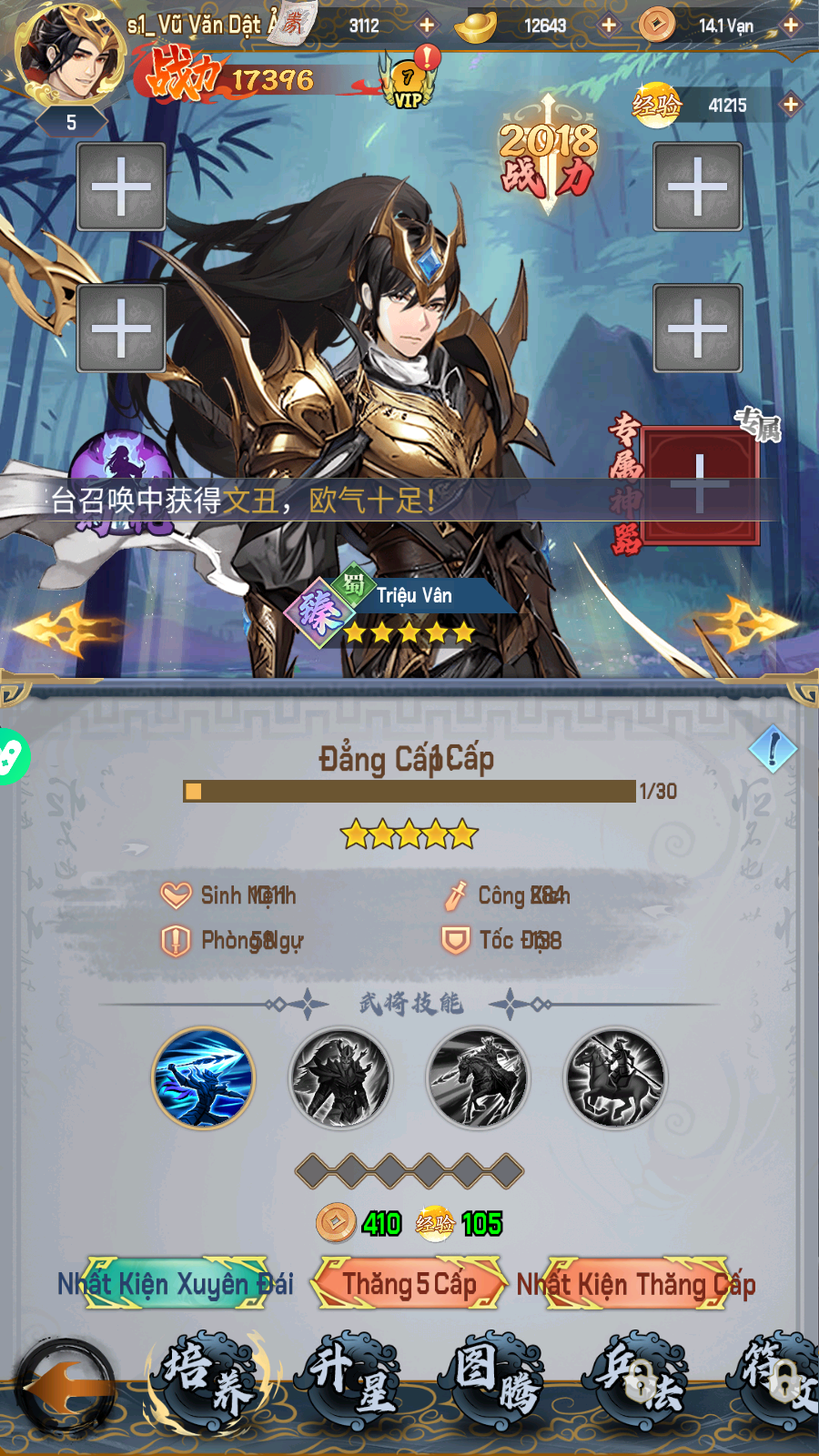Viewport: 819px width, 1456px height.
Task: Select Nhất Kiện Xuyên Đái
Action: [x=176, y=1283]
